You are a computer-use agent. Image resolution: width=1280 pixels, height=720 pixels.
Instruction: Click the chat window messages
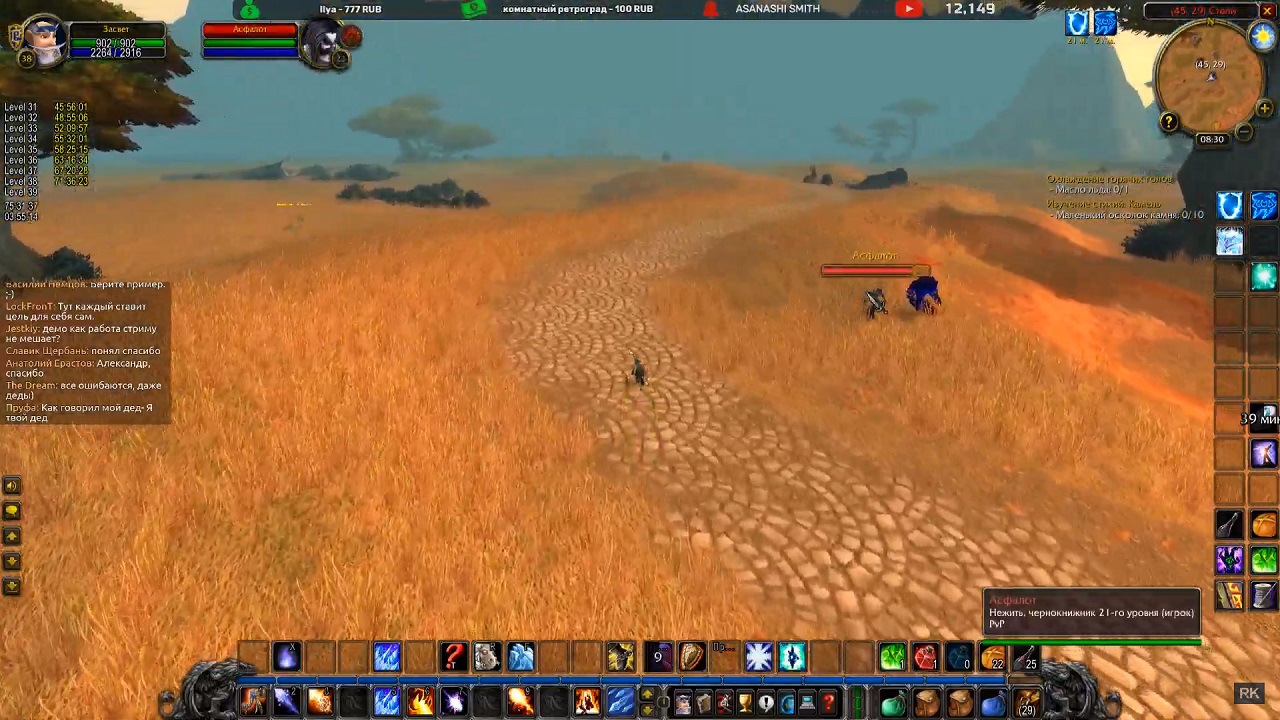[x=85, y=352]
